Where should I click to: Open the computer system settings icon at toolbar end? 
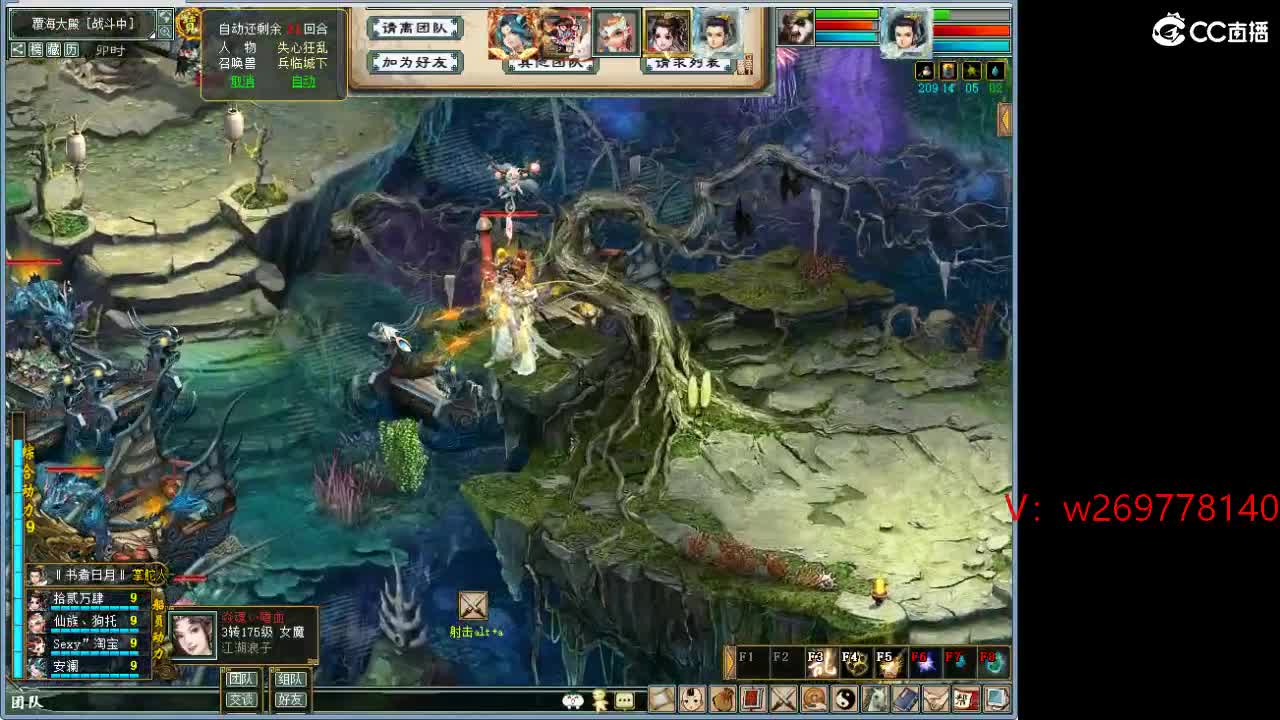pyautogui.click(x=994, y=700)
